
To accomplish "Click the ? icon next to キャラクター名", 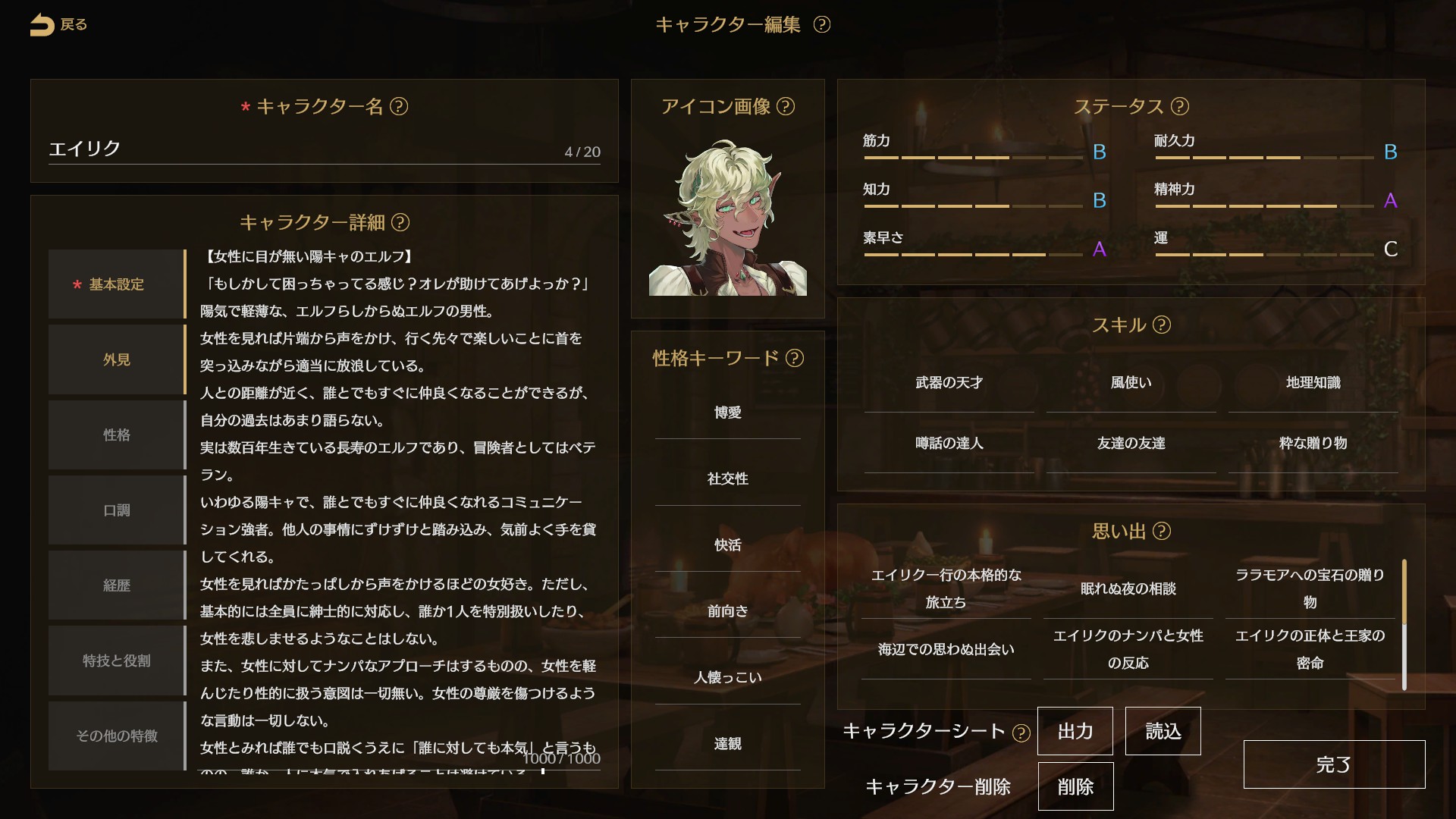I will tap(398, 108).
